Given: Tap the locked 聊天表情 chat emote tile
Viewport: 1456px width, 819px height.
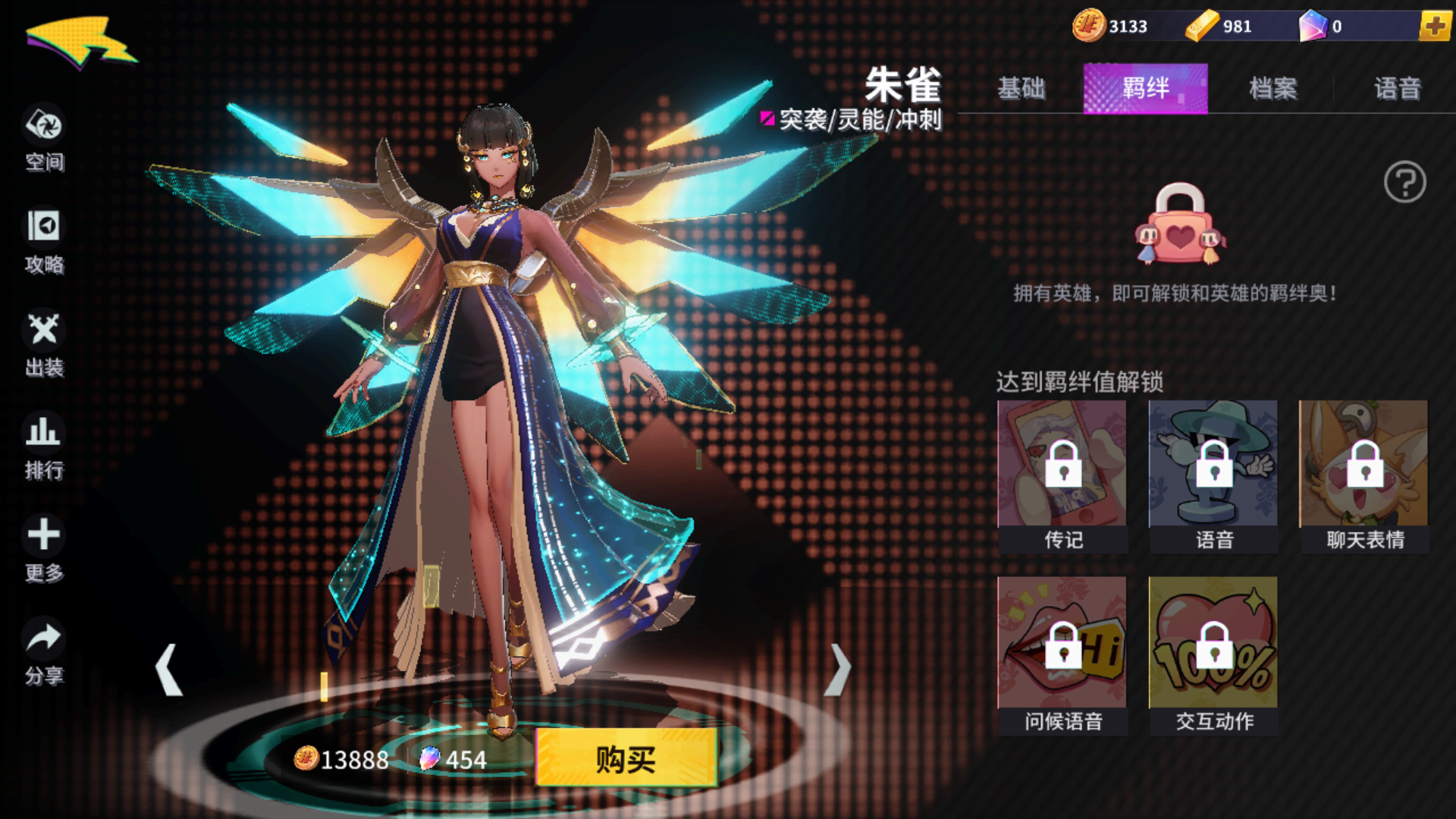Looking at the screenshot, I should 1363,469.
